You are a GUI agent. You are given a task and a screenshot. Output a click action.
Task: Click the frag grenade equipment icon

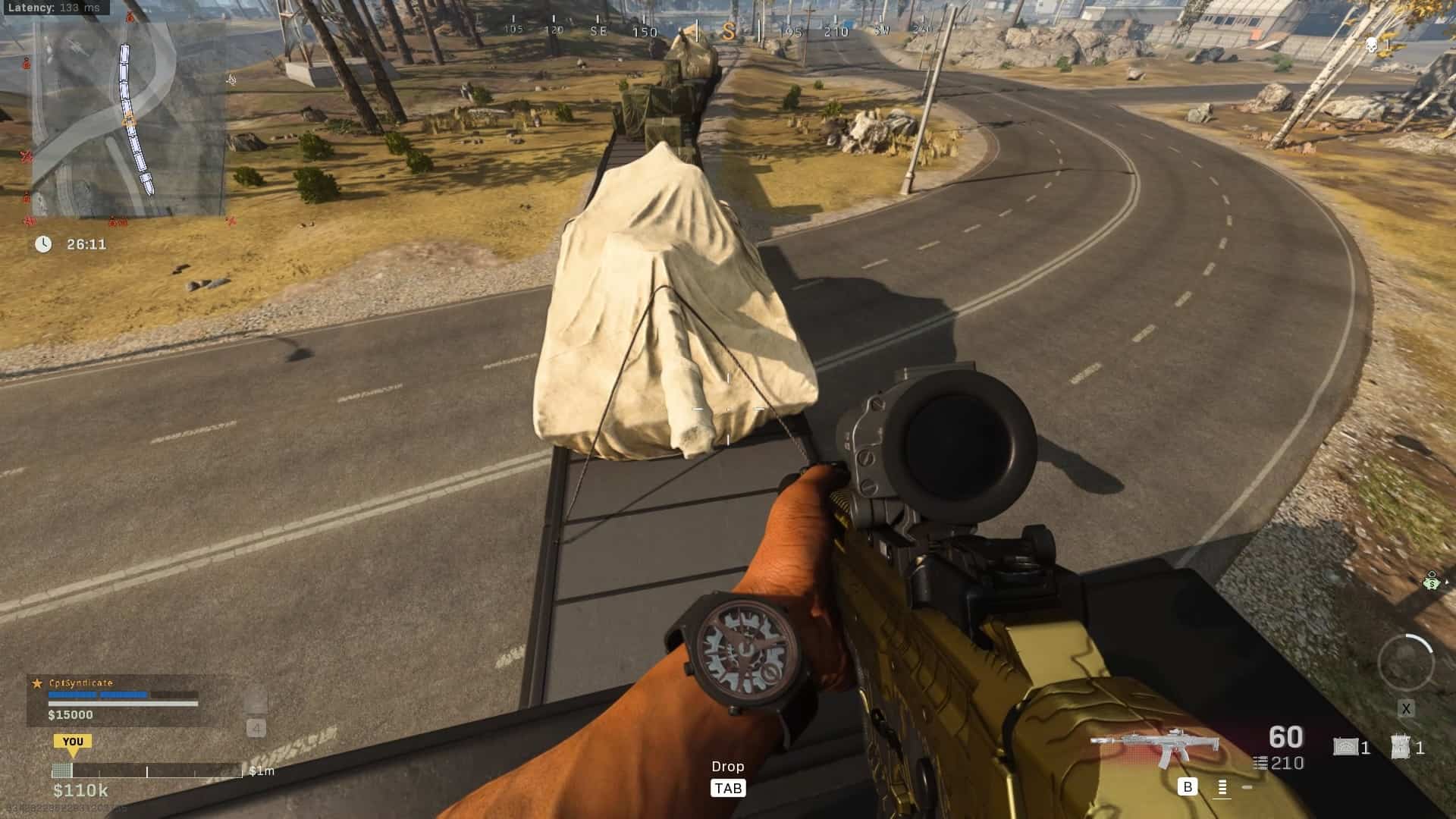click(x=1346, y=746)
